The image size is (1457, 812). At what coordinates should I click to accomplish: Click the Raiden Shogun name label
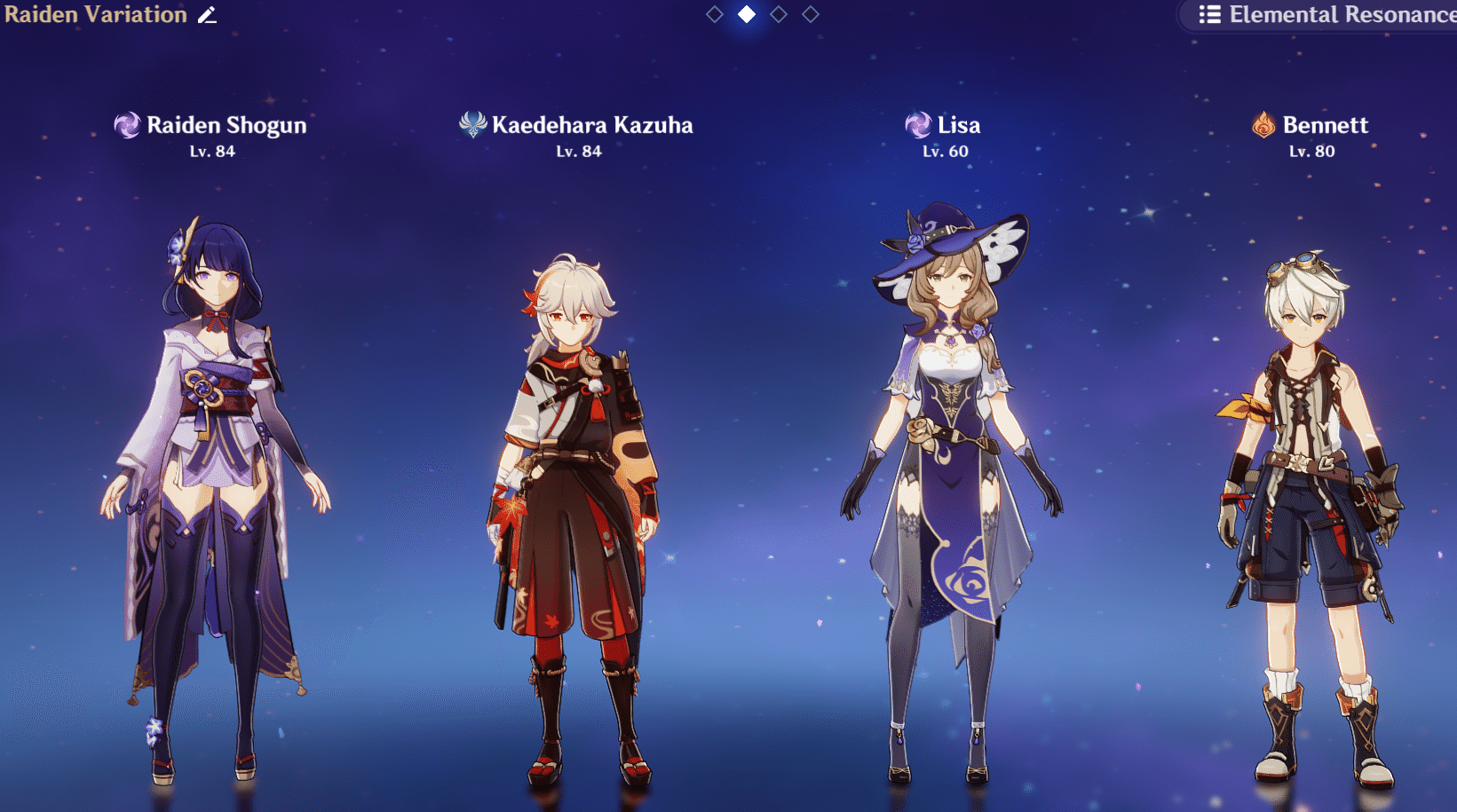pos(227,125)
